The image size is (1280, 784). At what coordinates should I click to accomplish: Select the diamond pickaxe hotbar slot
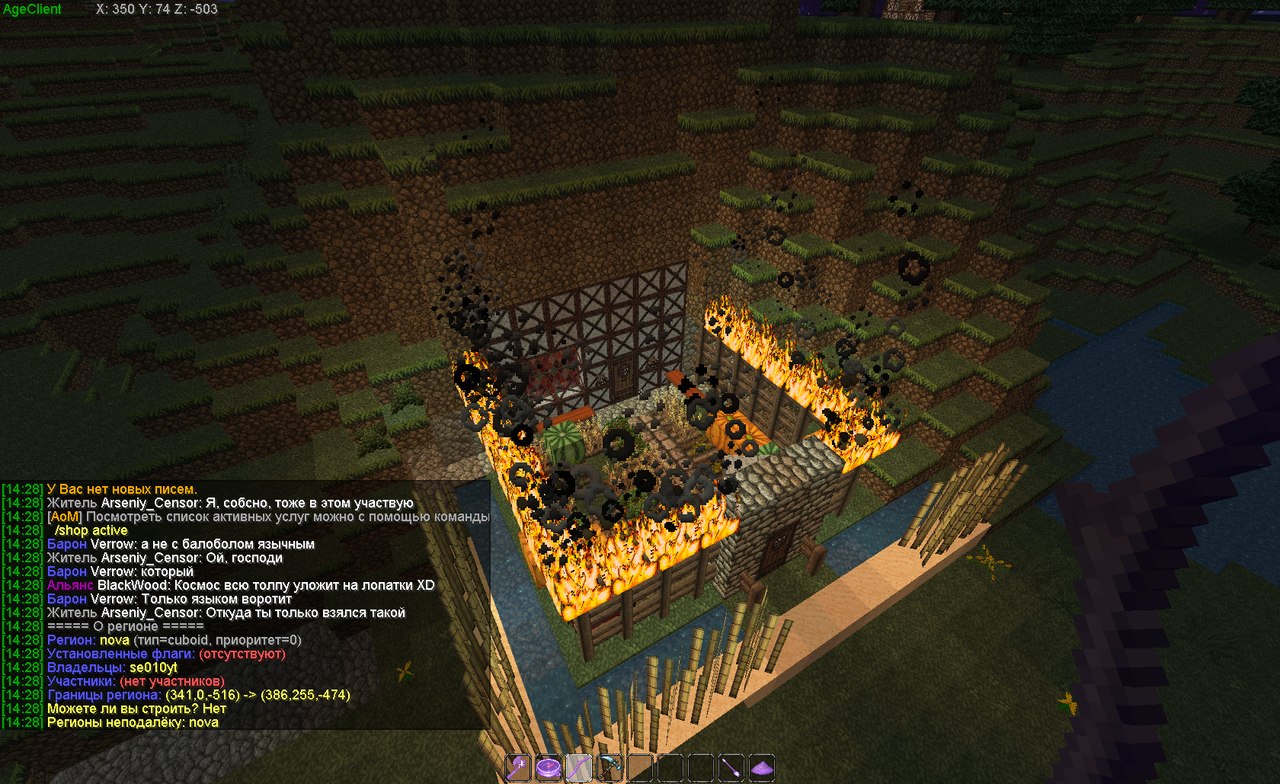609,768
